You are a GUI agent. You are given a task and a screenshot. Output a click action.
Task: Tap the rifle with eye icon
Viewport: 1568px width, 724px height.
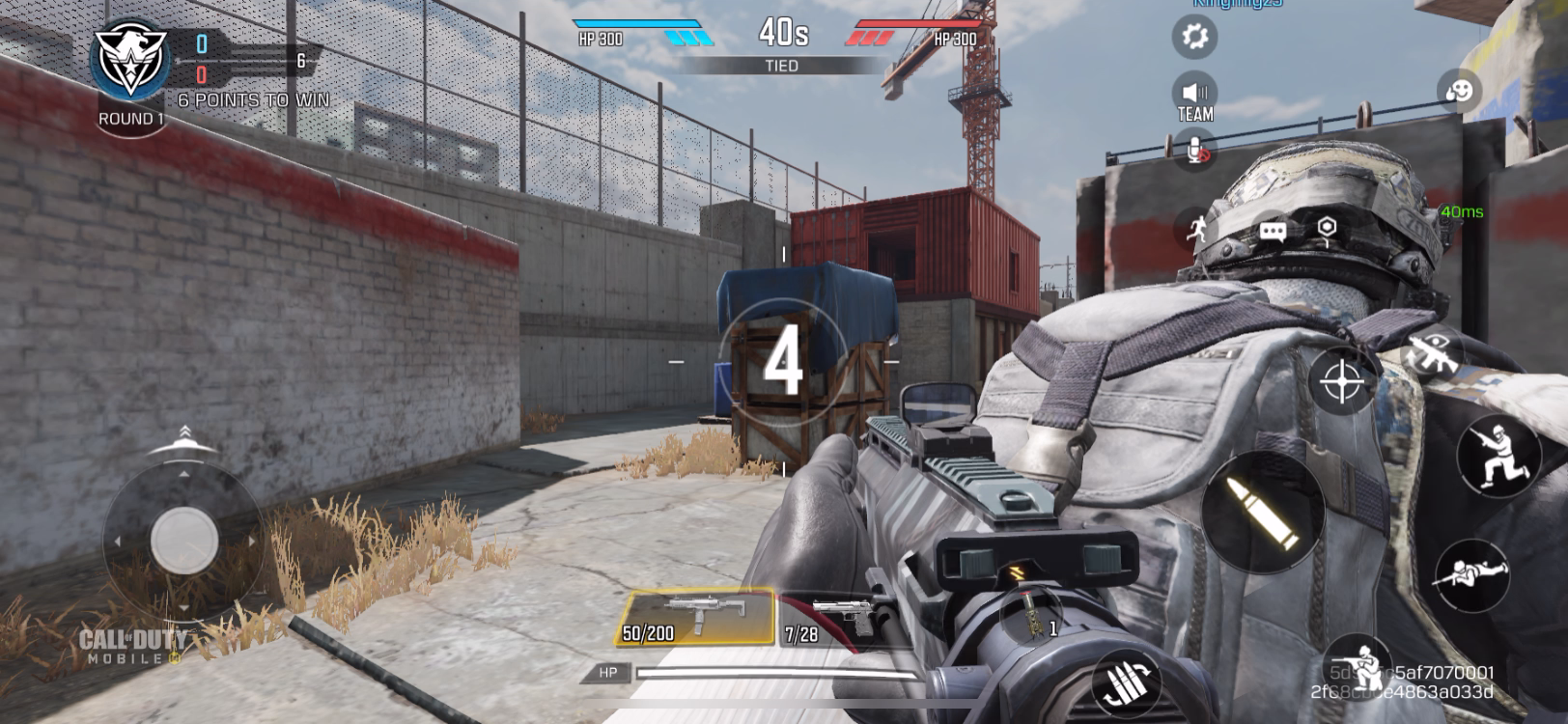pos(1432,352)
